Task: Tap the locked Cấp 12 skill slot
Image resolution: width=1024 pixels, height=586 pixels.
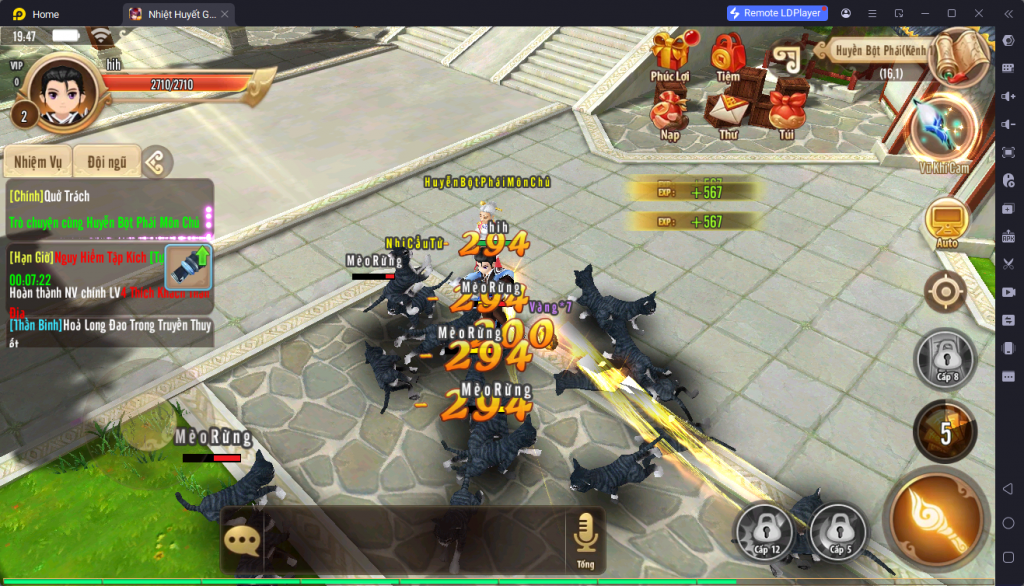Action: click(x=767, y=530)
